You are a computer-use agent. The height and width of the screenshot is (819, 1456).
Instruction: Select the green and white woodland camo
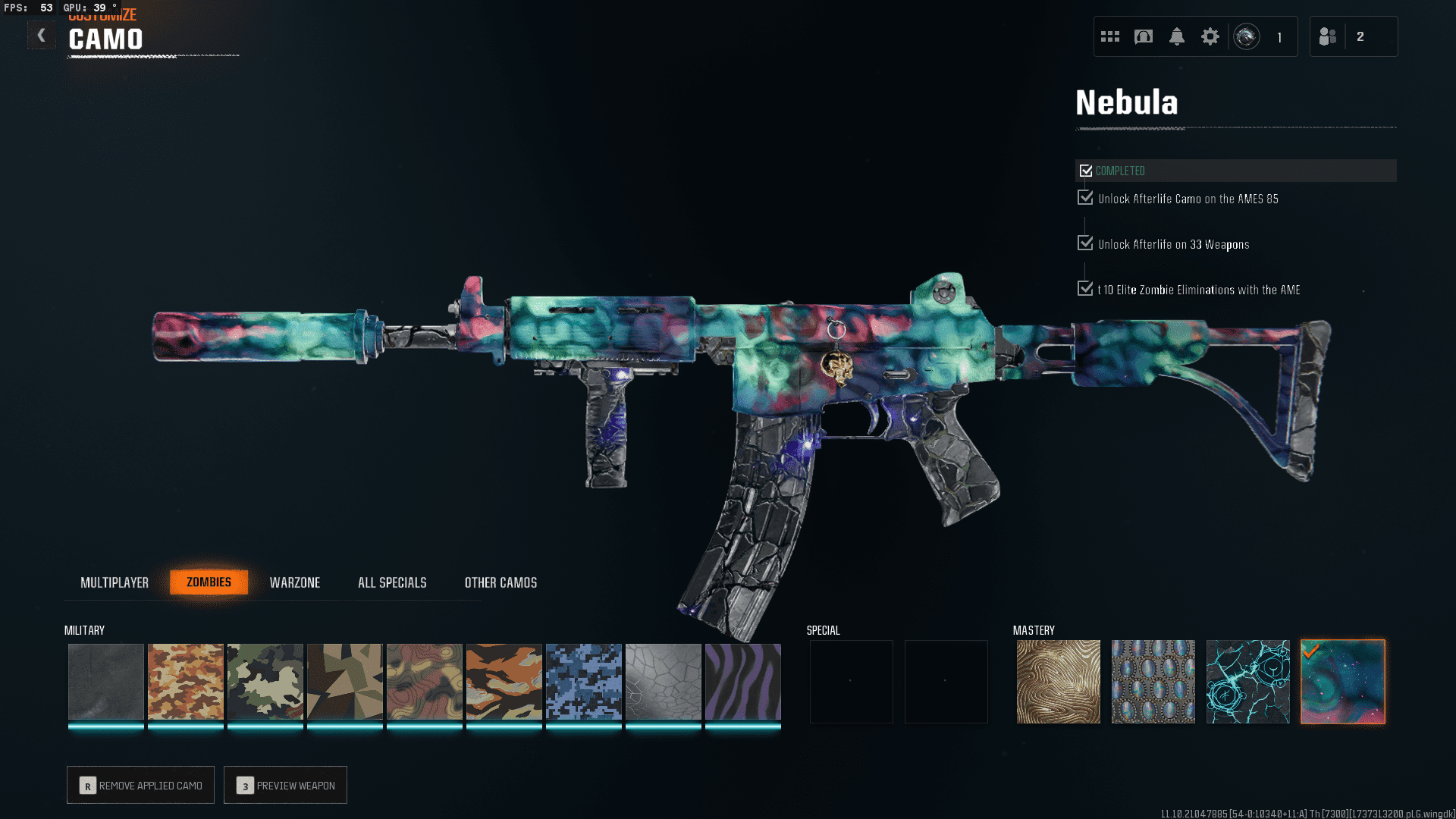click(x=265, y=681)
